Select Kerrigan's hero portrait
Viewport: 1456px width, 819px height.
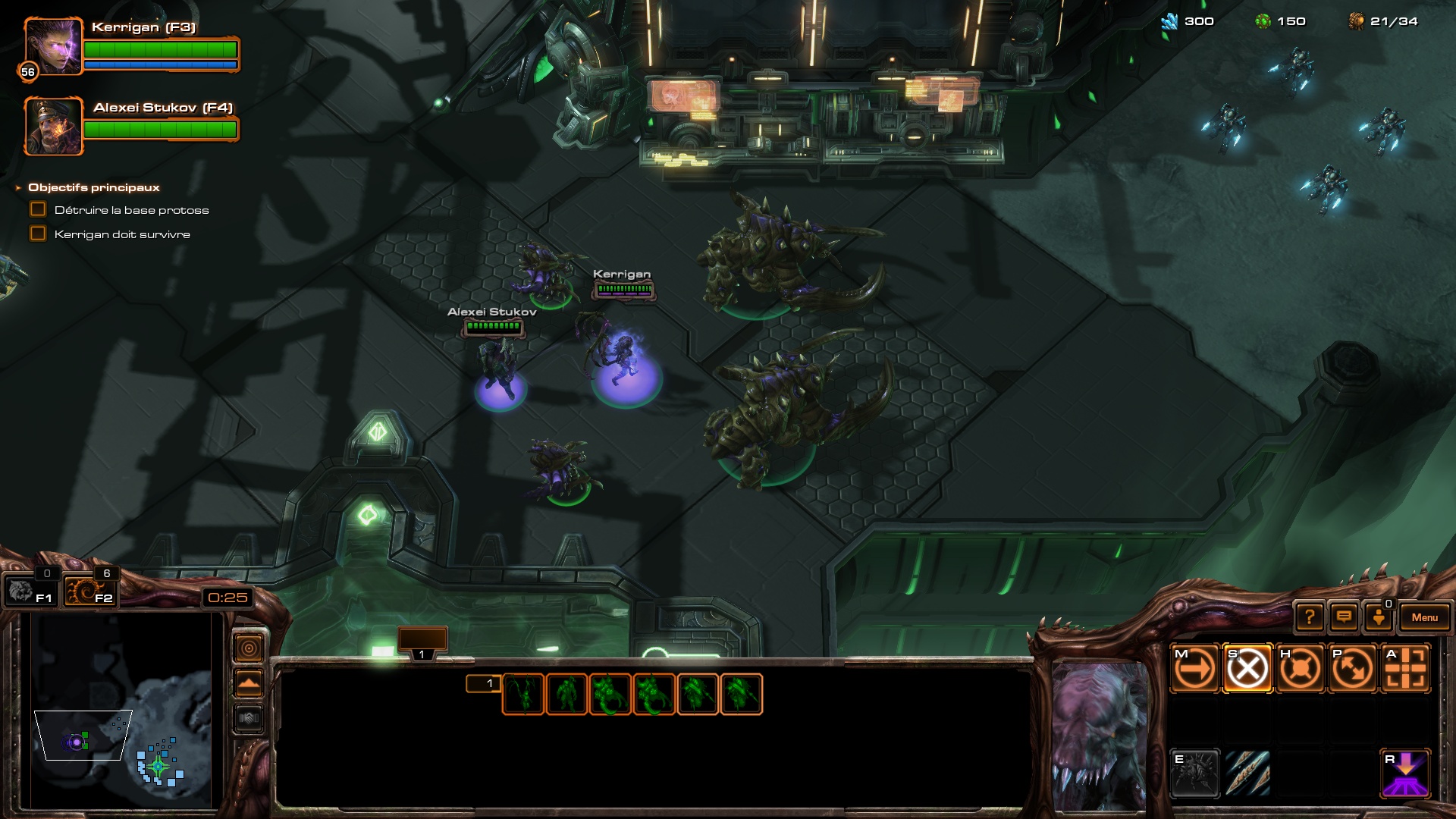(x=52, y=47)
